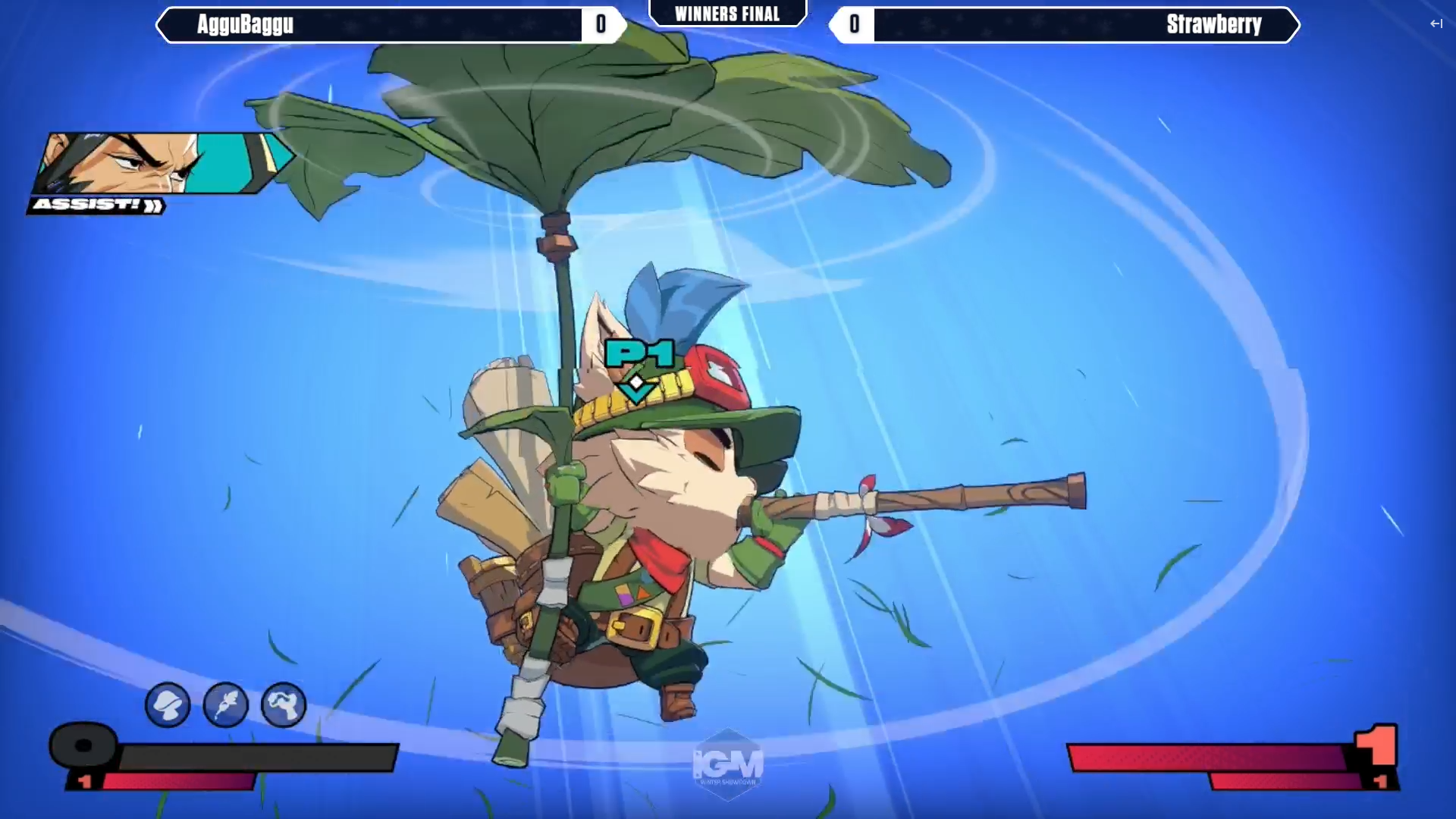Select the mushroom ability icon
This screenshot has width=1456, height=819.
tap(168, 704)
